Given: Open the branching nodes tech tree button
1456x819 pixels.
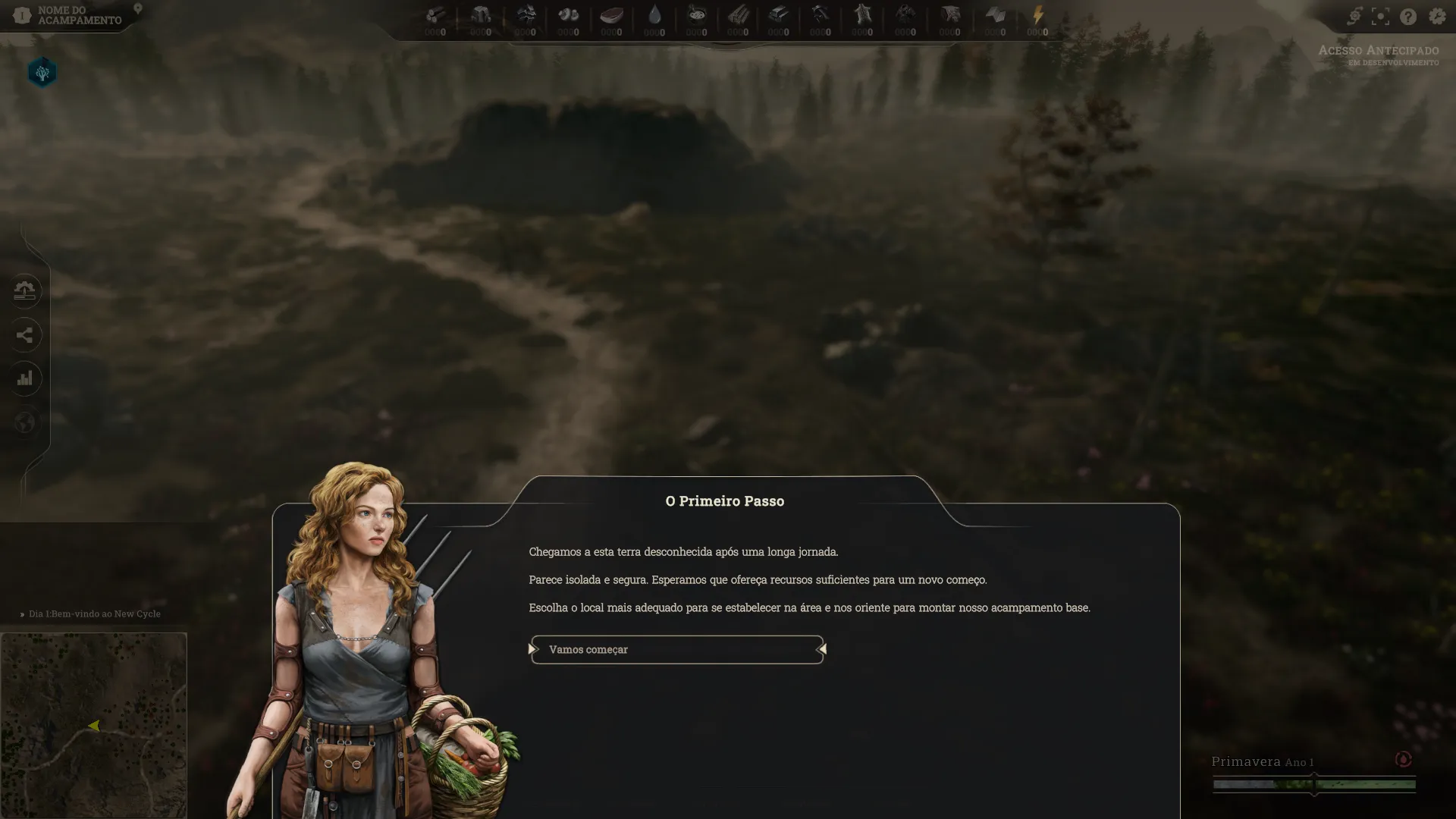Looking at the screenshot, I should click(x=25, y=334).
